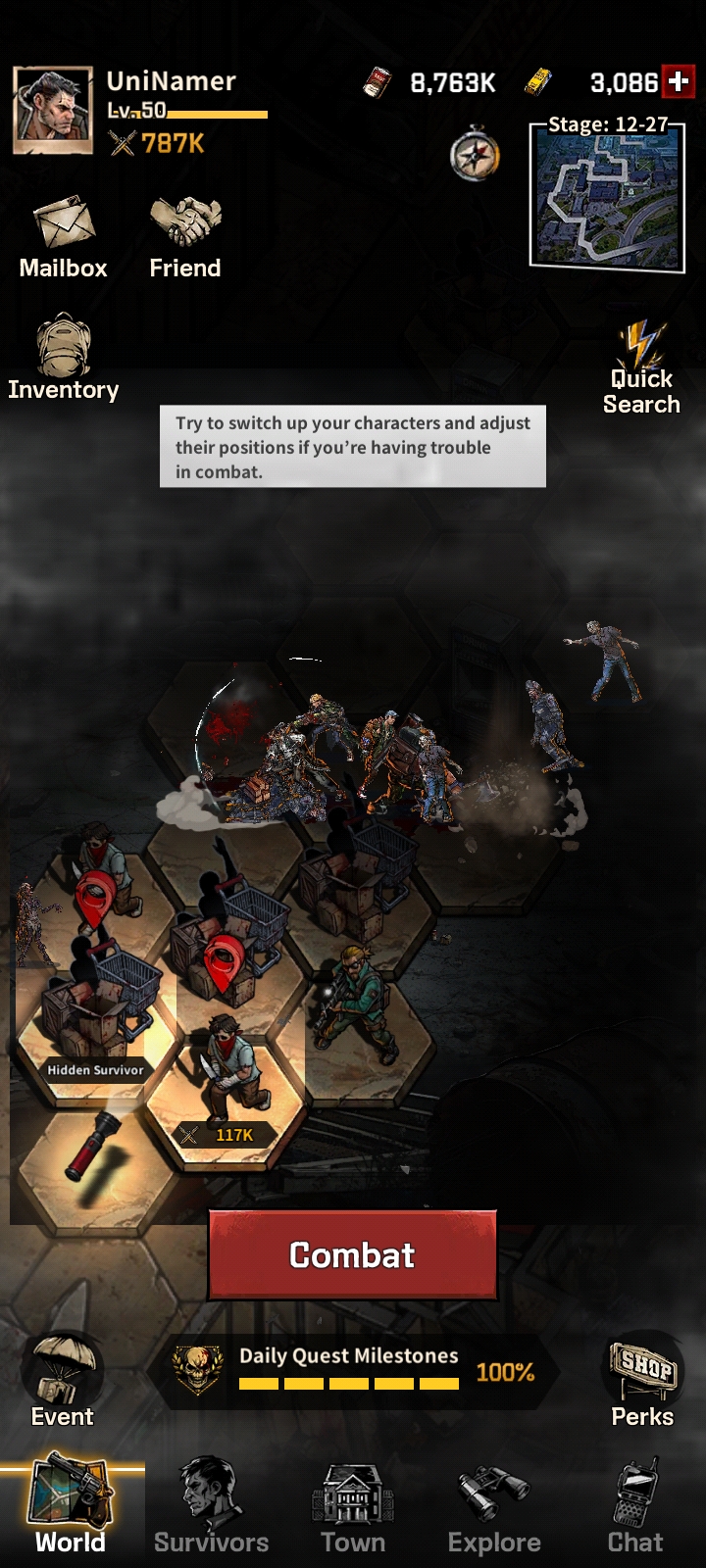Open the Perks shop
Screen dimensions: 706x1568
(x=642, y=1381)
